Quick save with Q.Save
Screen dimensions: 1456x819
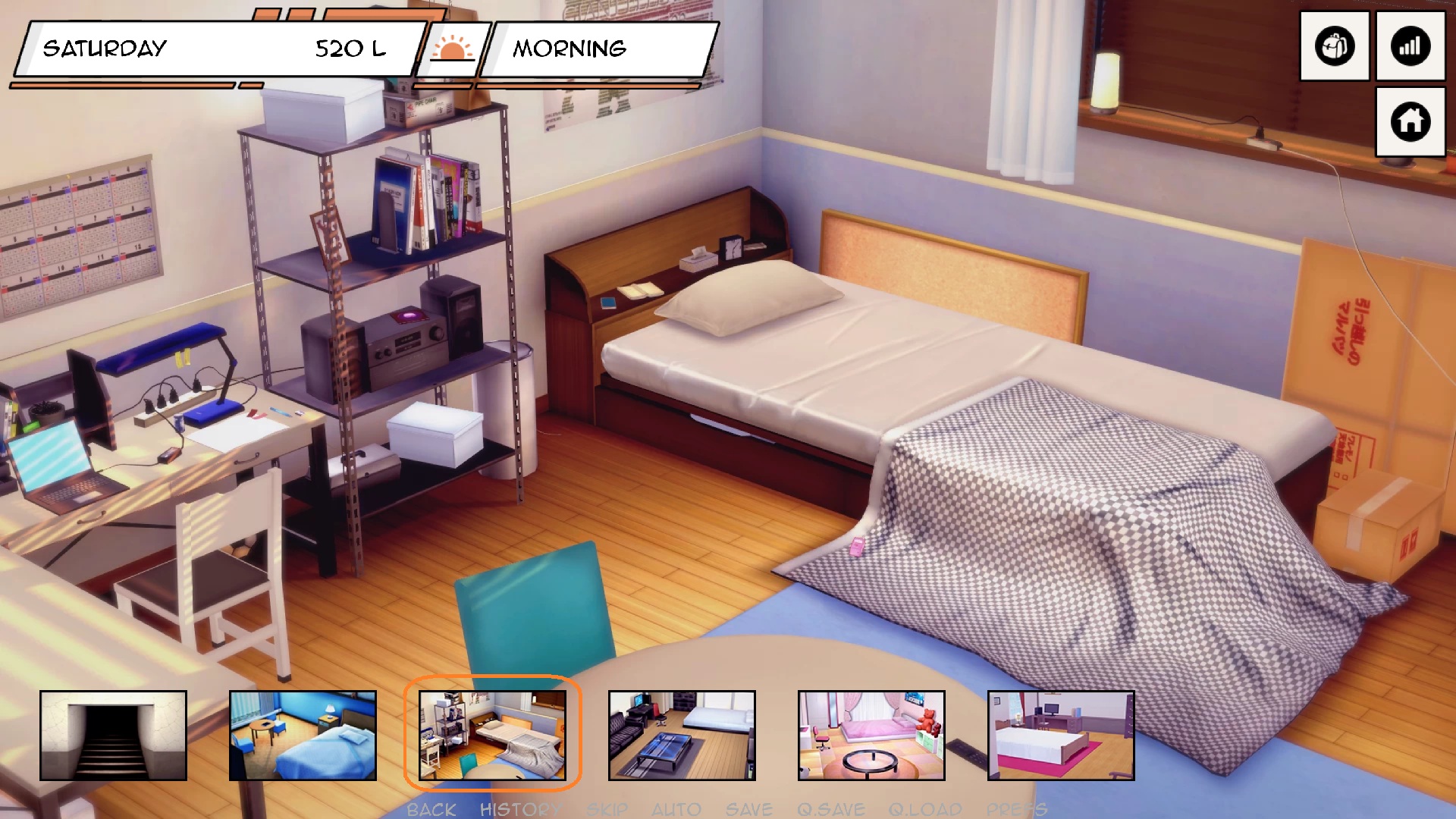(x=830, y=809)
